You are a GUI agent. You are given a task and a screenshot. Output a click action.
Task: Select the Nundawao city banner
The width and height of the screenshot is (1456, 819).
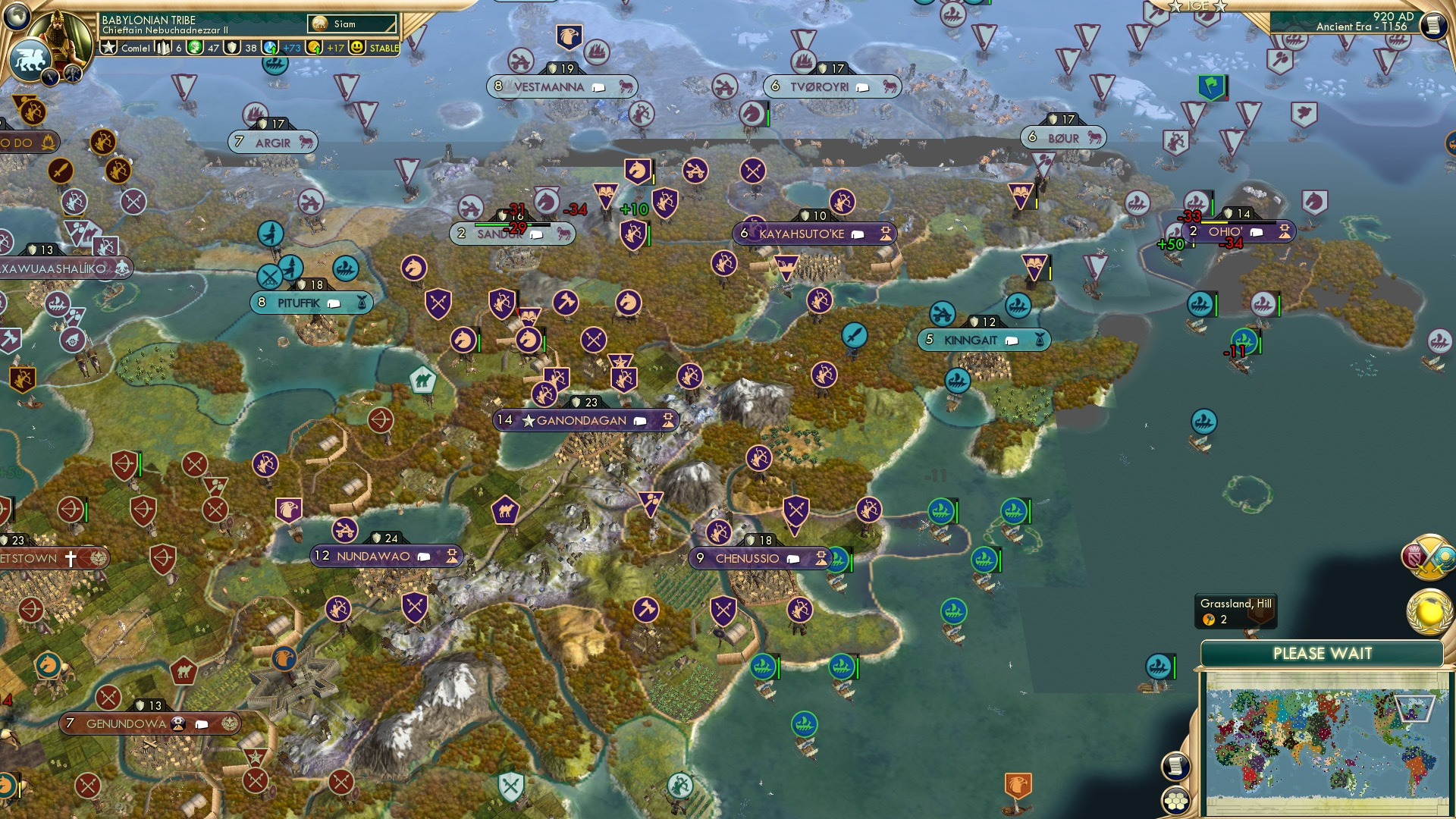[372, 555]
